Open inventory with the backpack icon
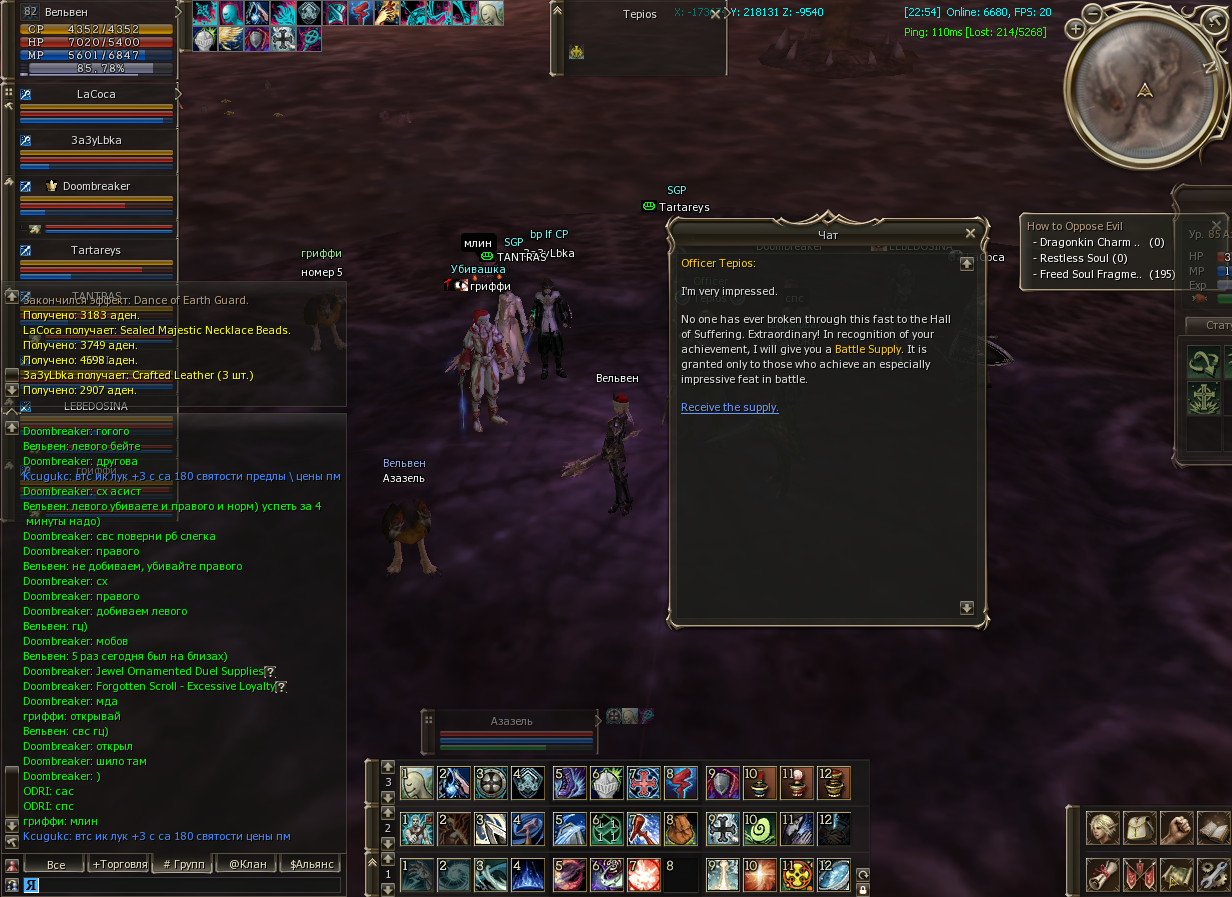 pyautogui.click(x=1139, y=828)
